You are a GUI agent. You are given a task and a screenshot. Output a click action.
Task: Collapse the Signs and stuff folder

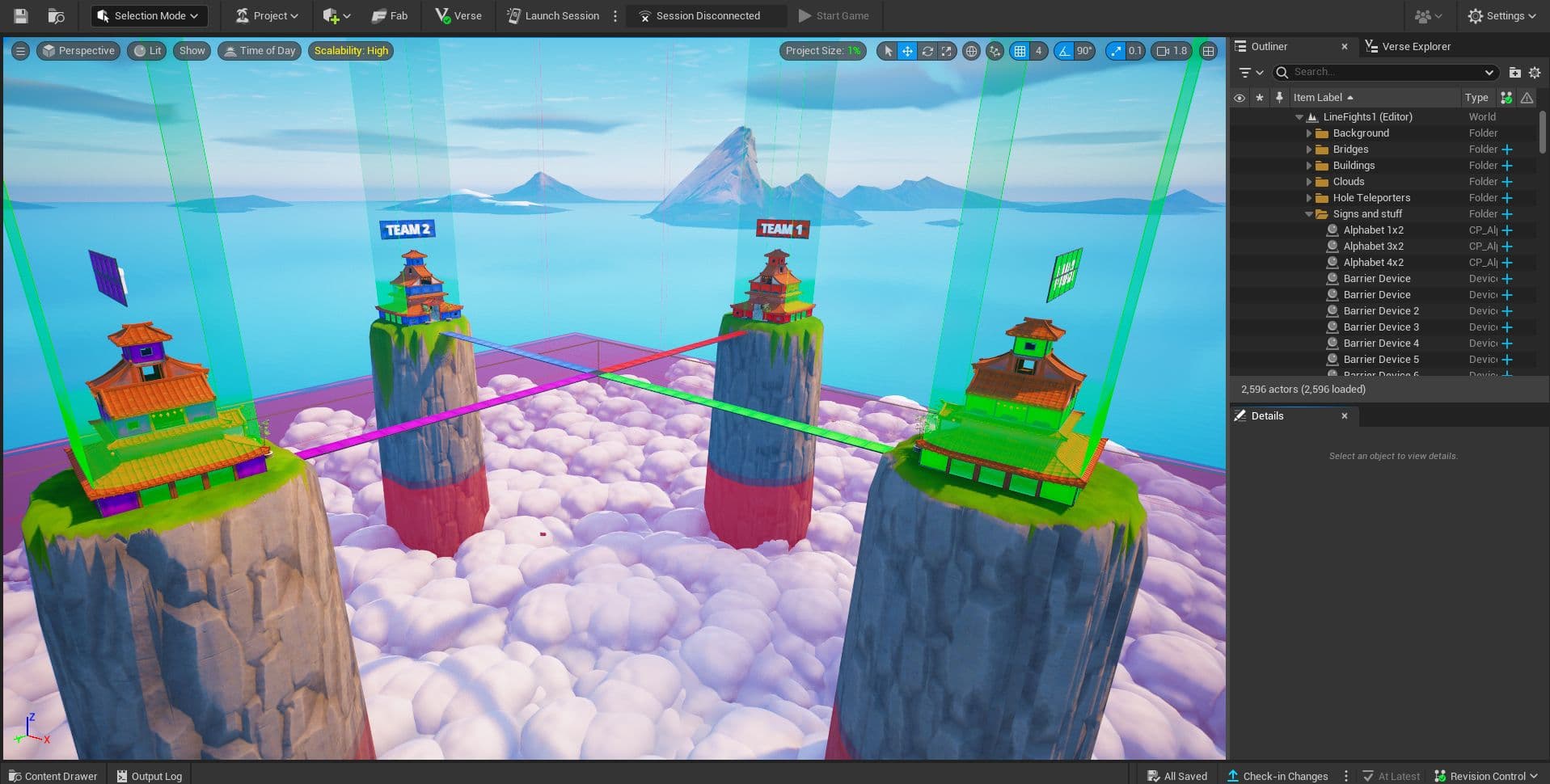[x=1310, y=214]
